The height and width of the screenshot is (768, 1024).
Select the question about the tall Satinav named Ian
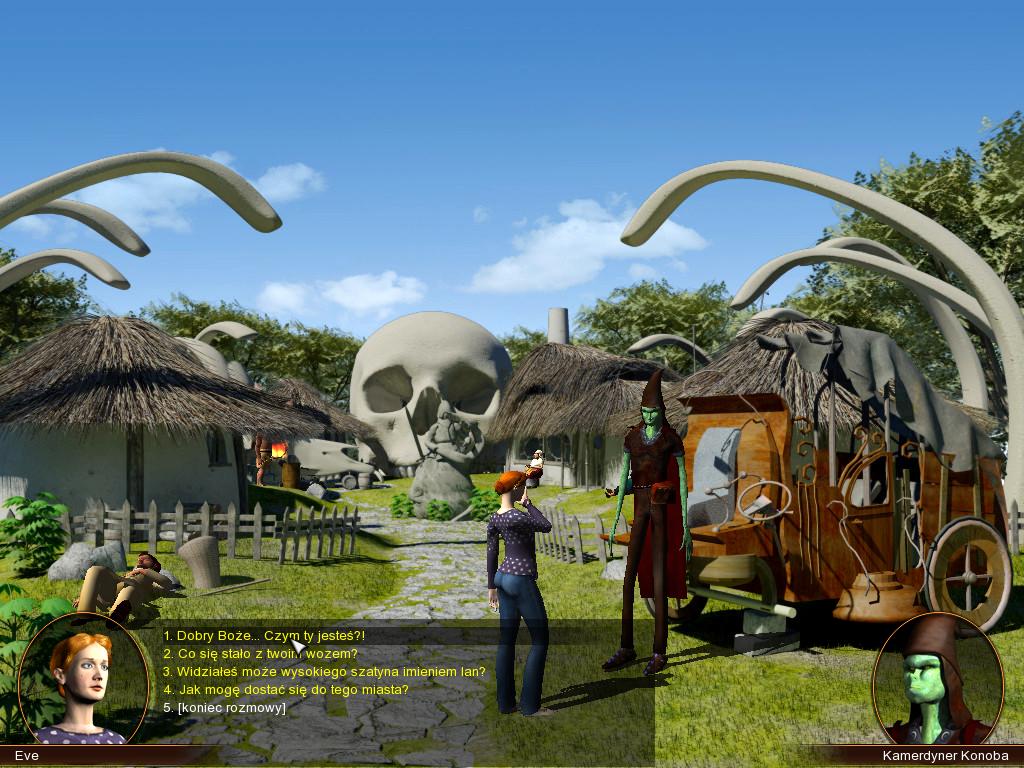[x=324, y=671]
